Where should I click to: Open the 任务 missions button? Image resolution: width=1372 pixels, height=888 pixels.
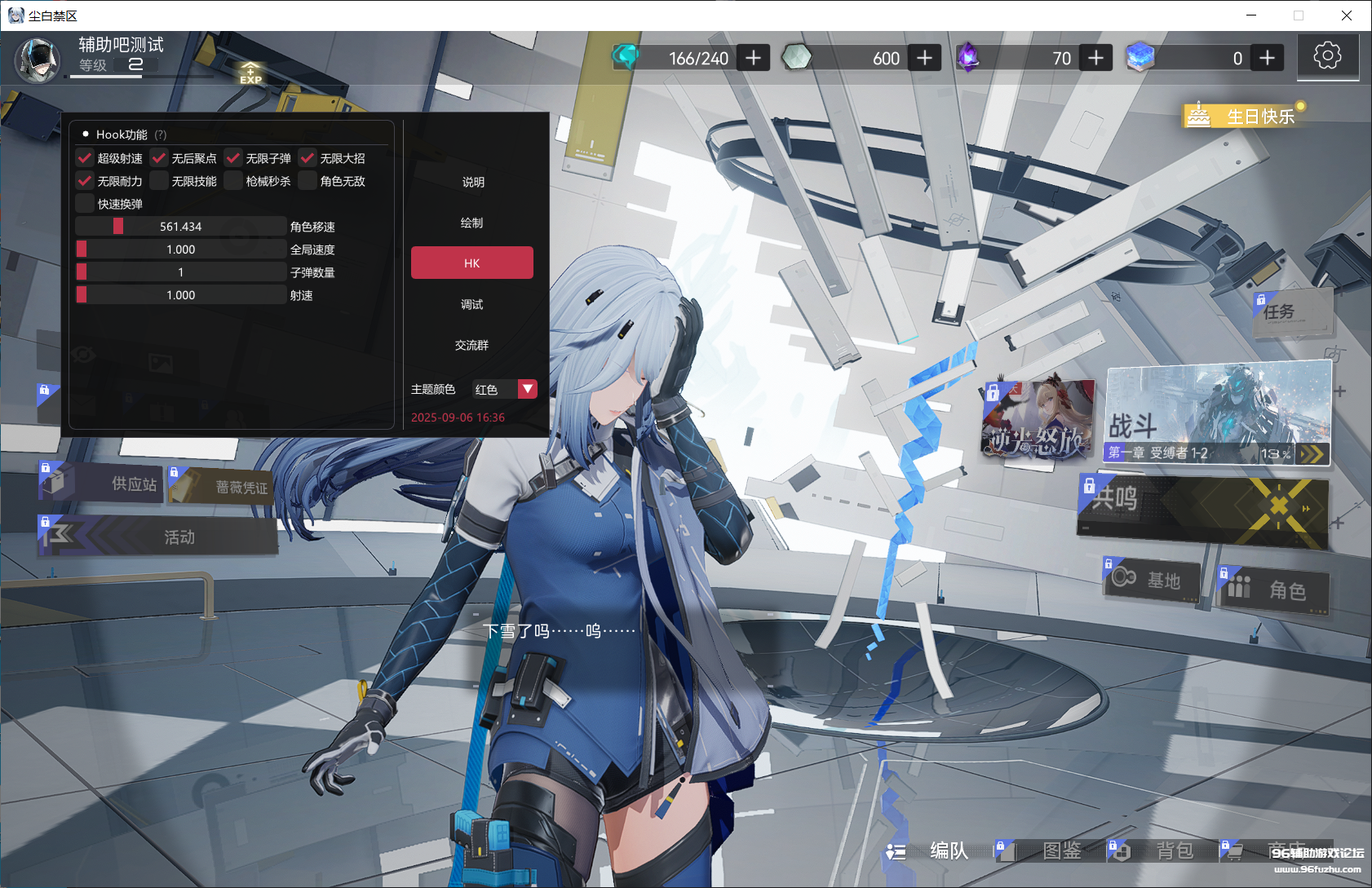click(x=1292, y=311)
